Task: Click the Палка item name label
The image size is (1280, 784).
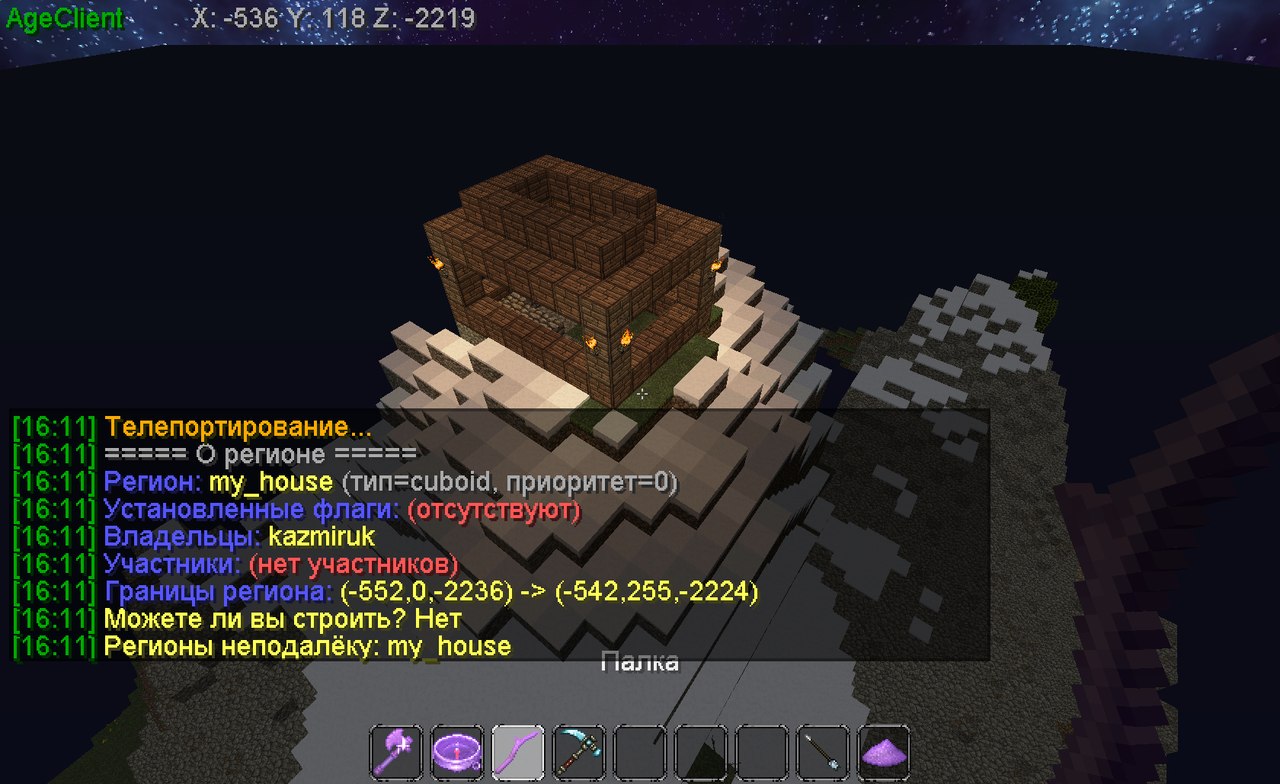Action: pos(642,661)
